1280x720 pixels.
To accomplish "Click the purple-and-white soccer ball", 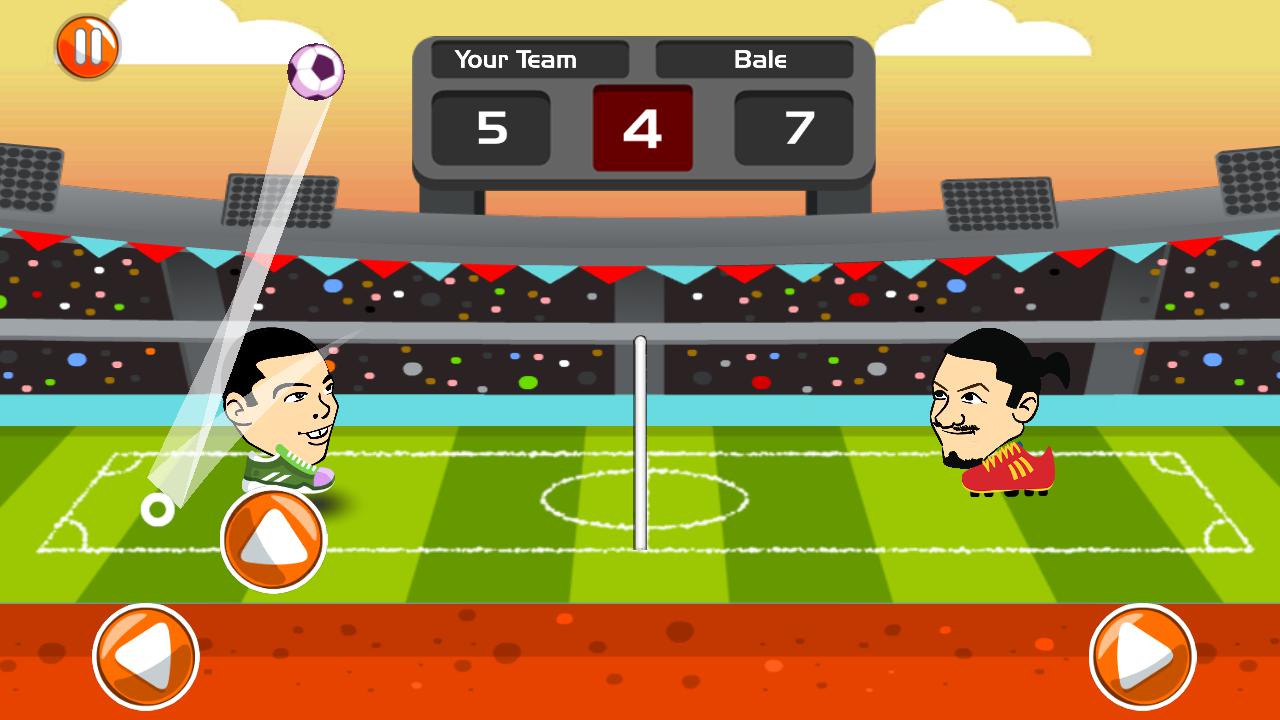I will pyautogui.click(x=318, y=70).
